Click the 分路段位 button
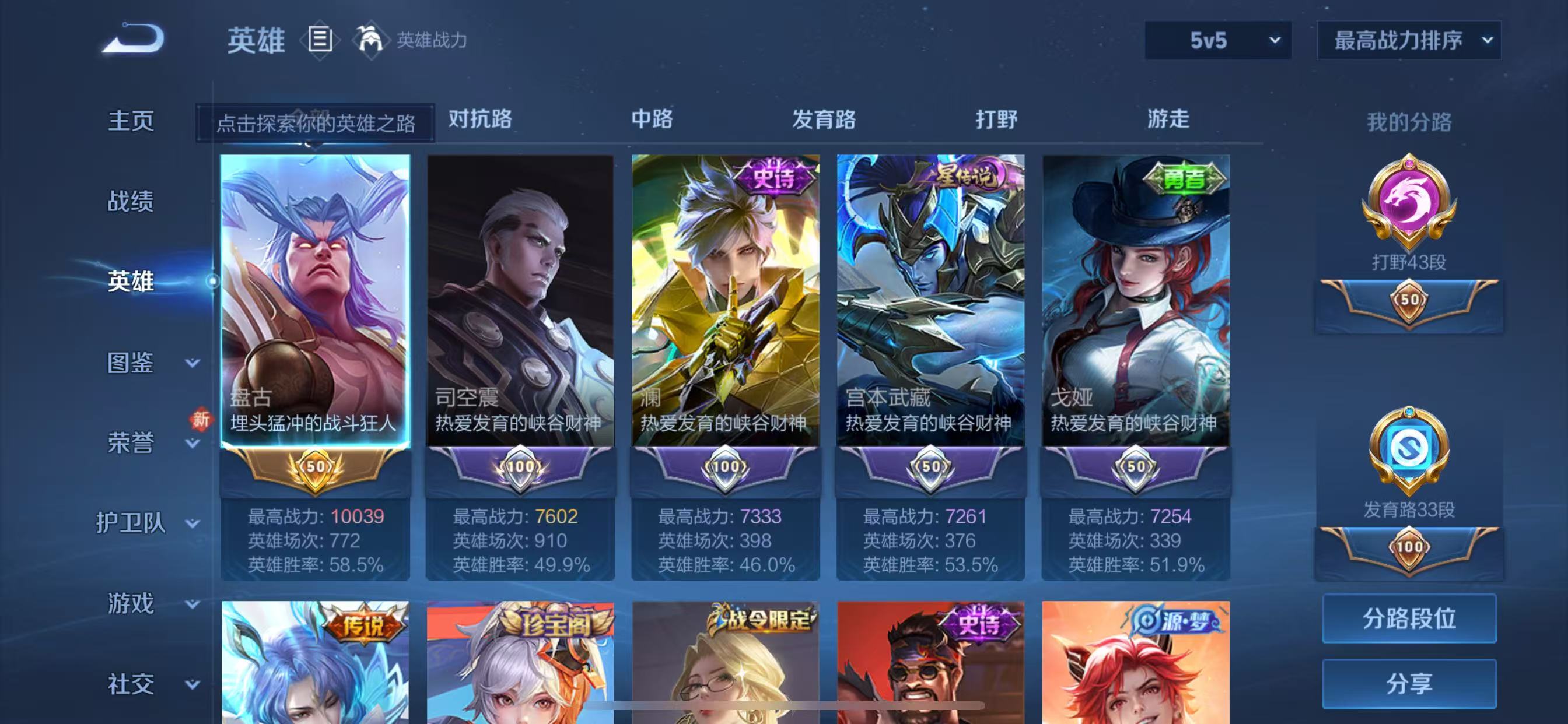Viewport: 1568px width, 724px height. (x=1408, y=618)
